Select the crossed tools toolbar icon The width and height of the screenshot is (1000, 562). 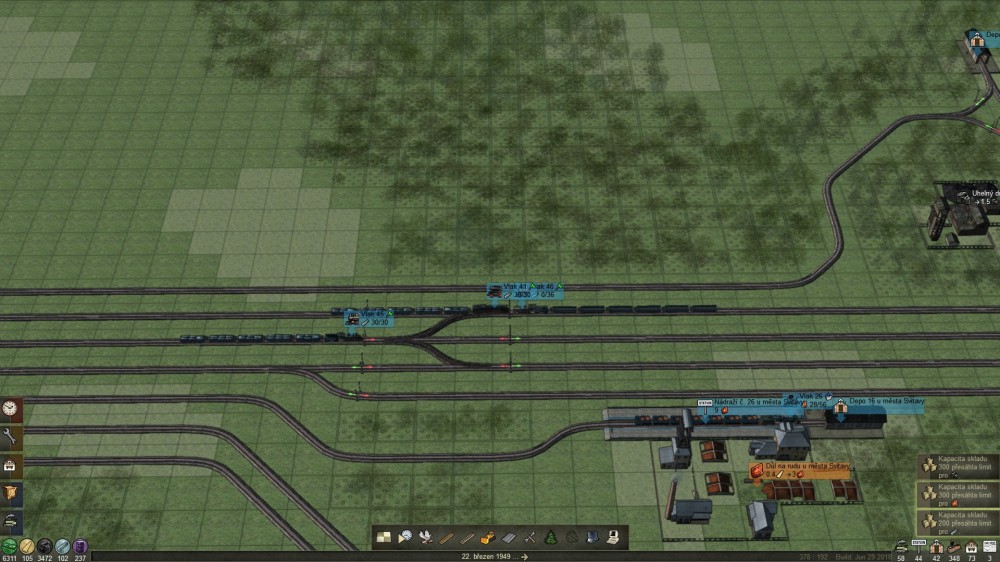pos(530,537)
